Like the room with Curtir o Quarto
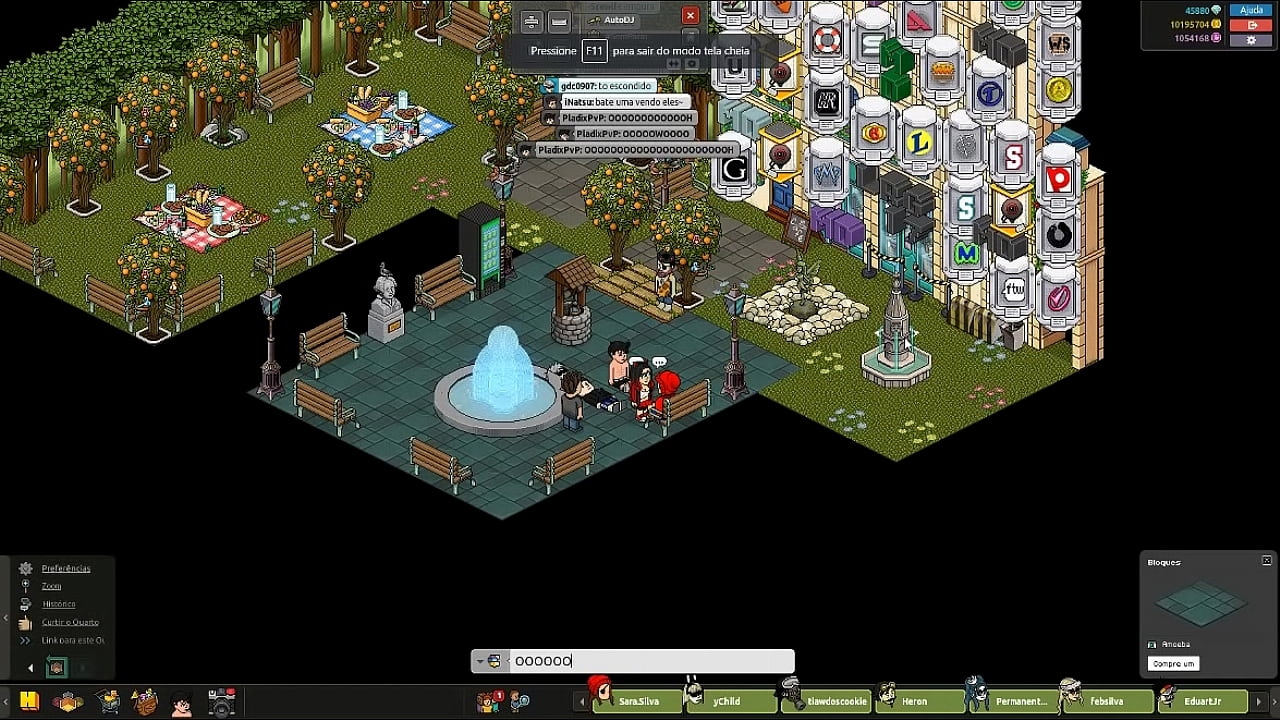Screen dimensions: 1280x720 tap(70, 622)
